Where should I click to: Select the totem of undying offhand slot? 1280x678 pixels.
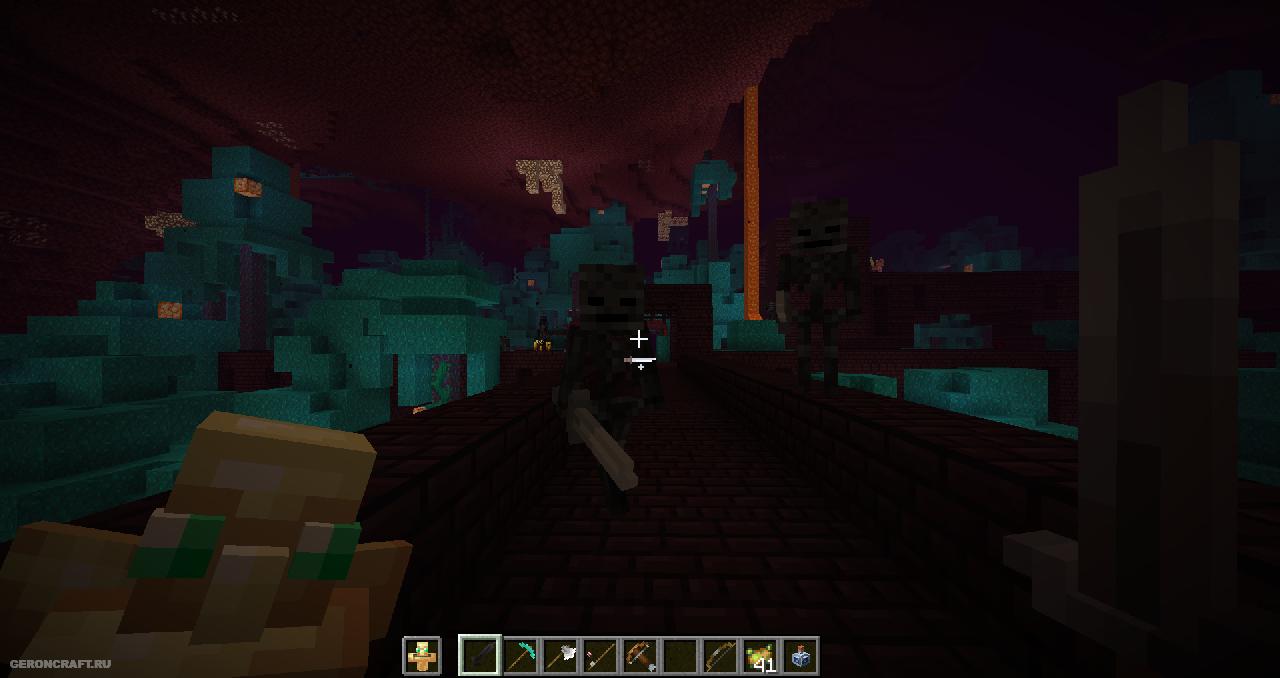(x=422, y=656)
